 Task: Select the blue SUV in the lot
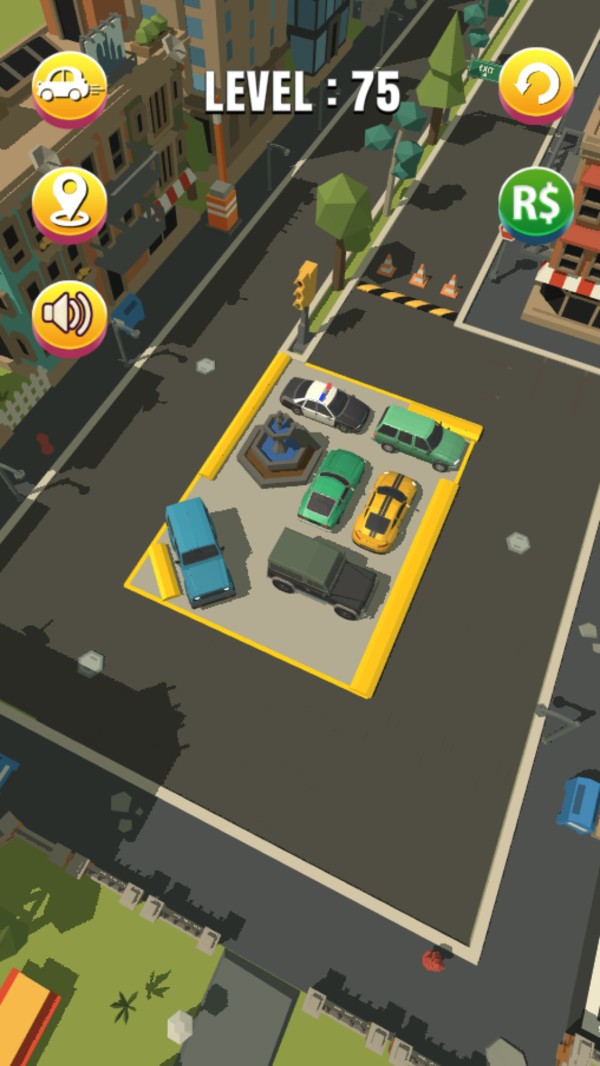(x=199, y=551)
